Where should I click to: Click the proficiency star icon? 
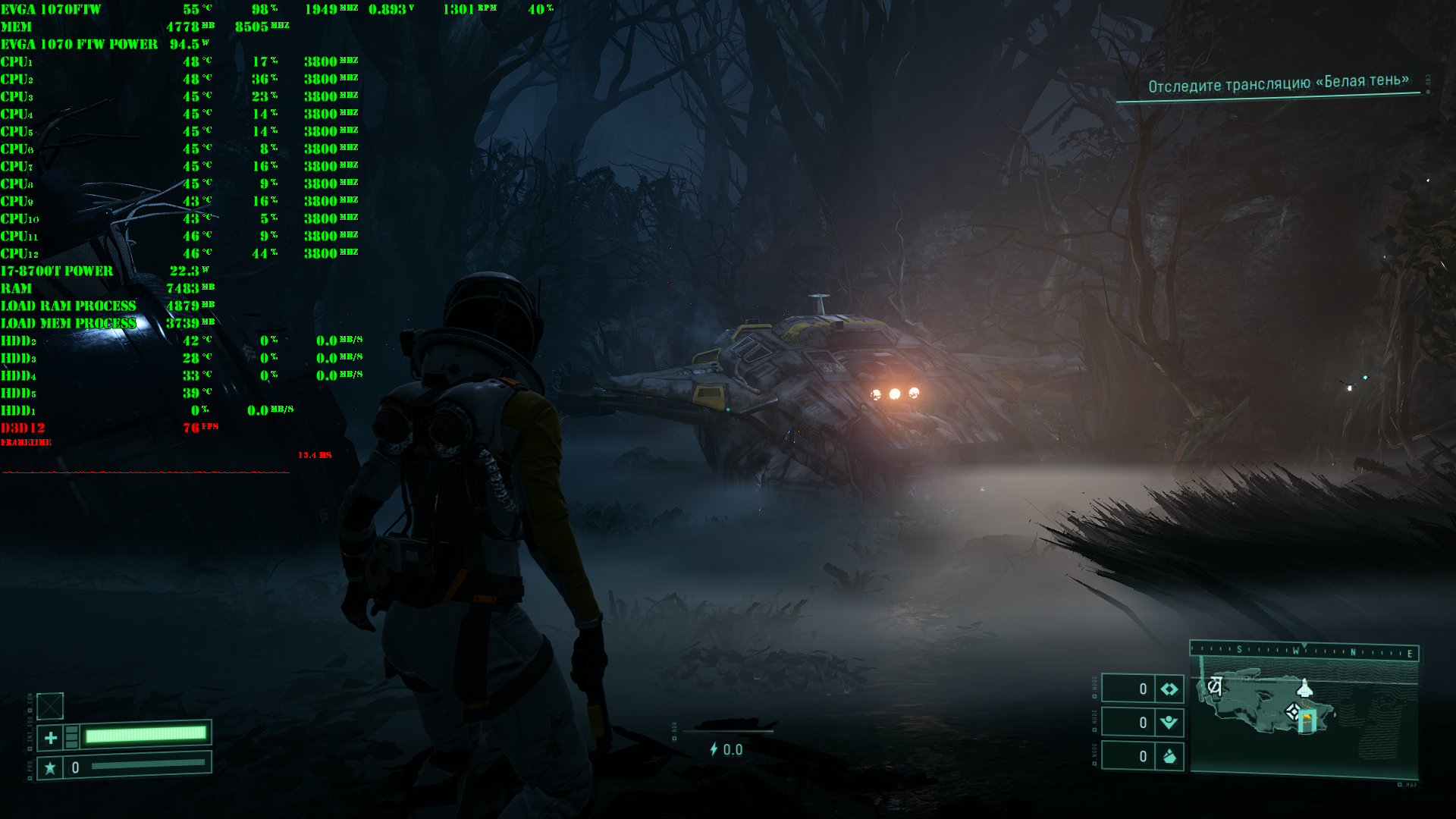[x=50, y=768]
